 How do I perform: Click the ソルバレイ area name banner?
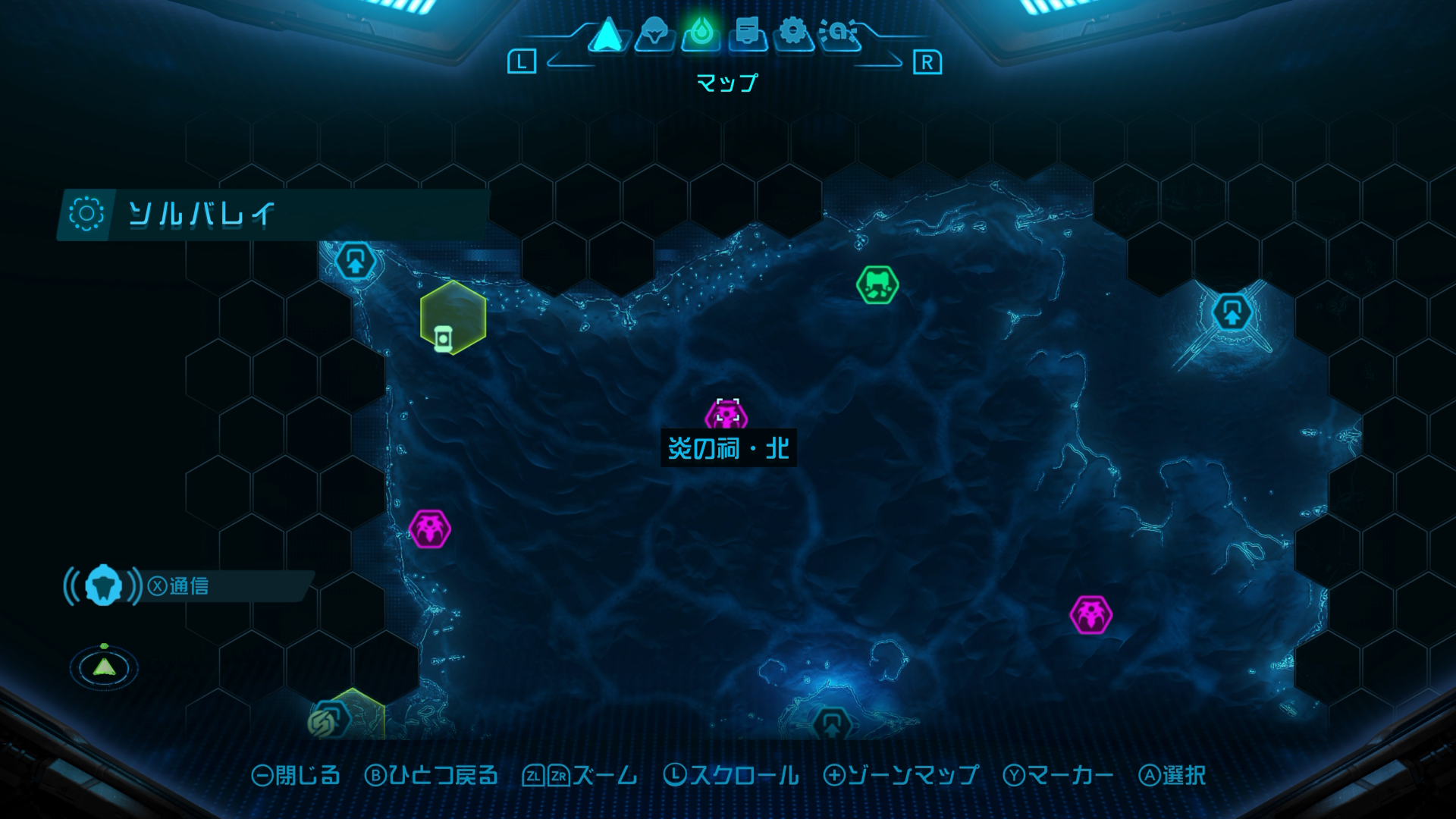(273, 215)
